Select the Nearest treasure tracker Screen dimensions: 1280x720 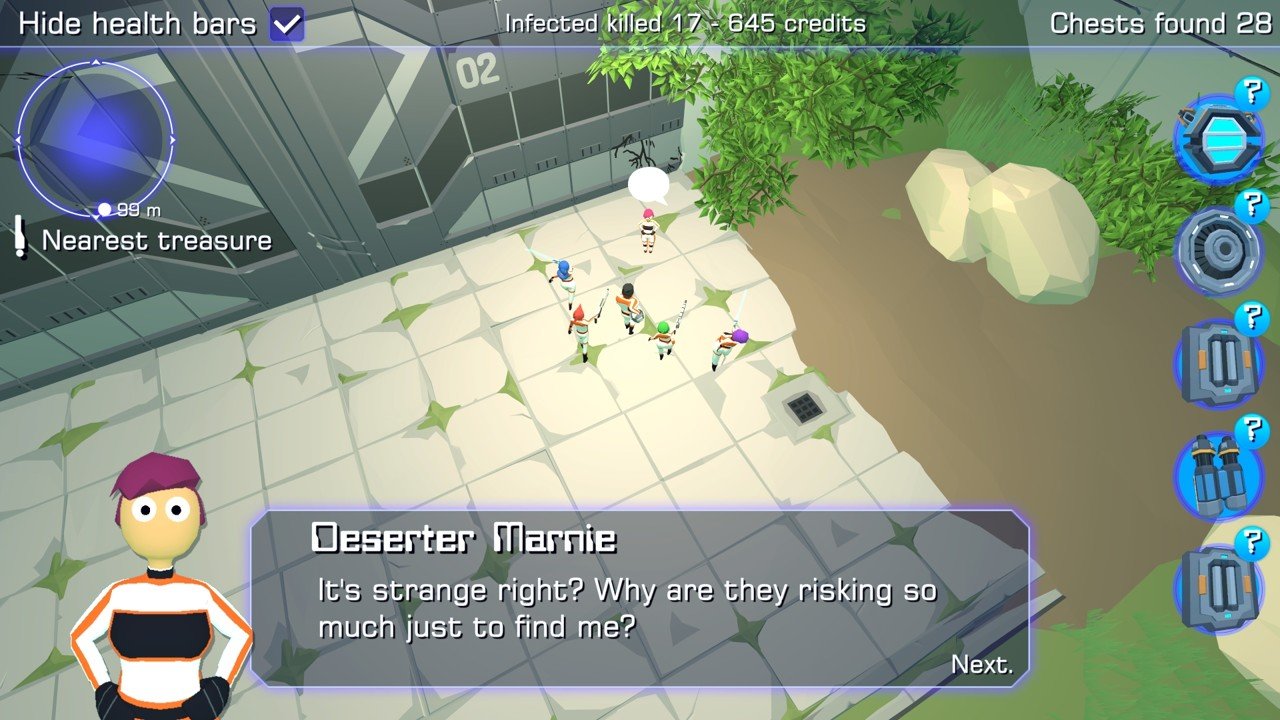point(156,241)
